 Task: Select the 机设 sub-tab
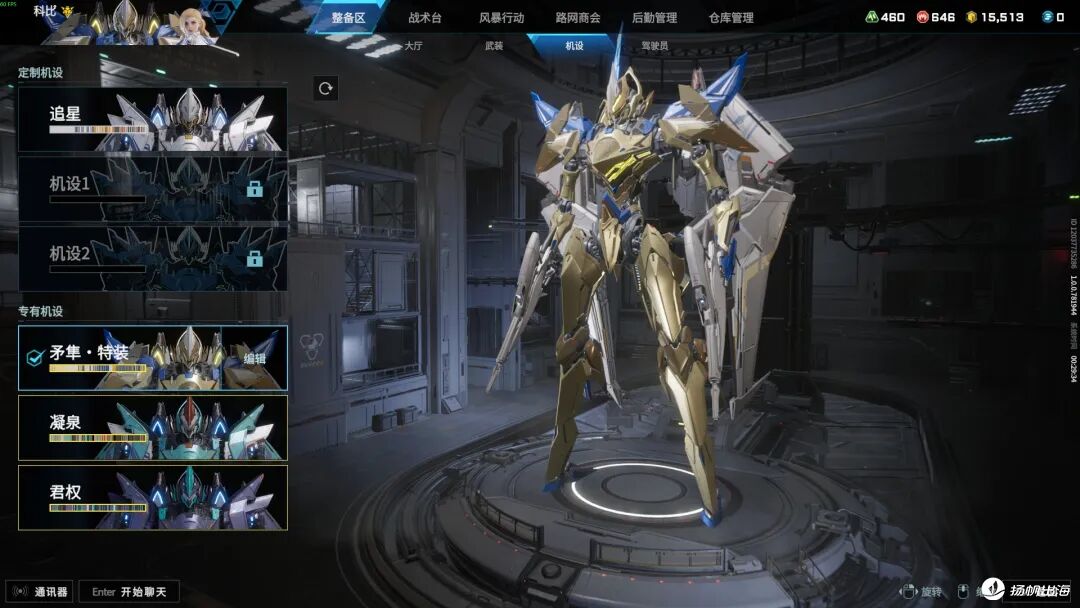coord(574,46)
